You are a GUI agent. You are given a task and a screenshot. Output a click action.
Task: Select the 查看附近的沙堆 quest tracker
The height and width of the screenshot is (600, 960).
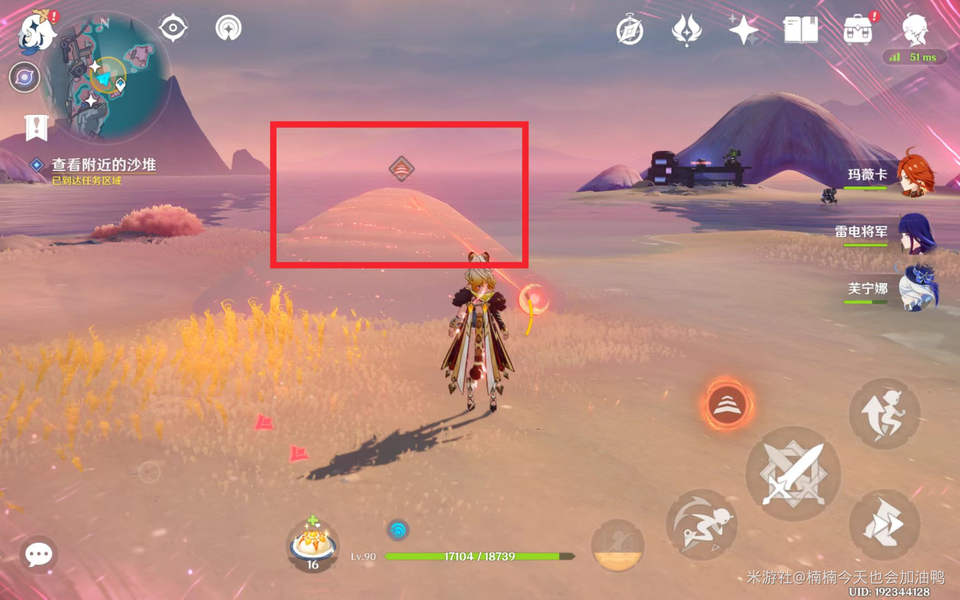click(x=105, y=164)
